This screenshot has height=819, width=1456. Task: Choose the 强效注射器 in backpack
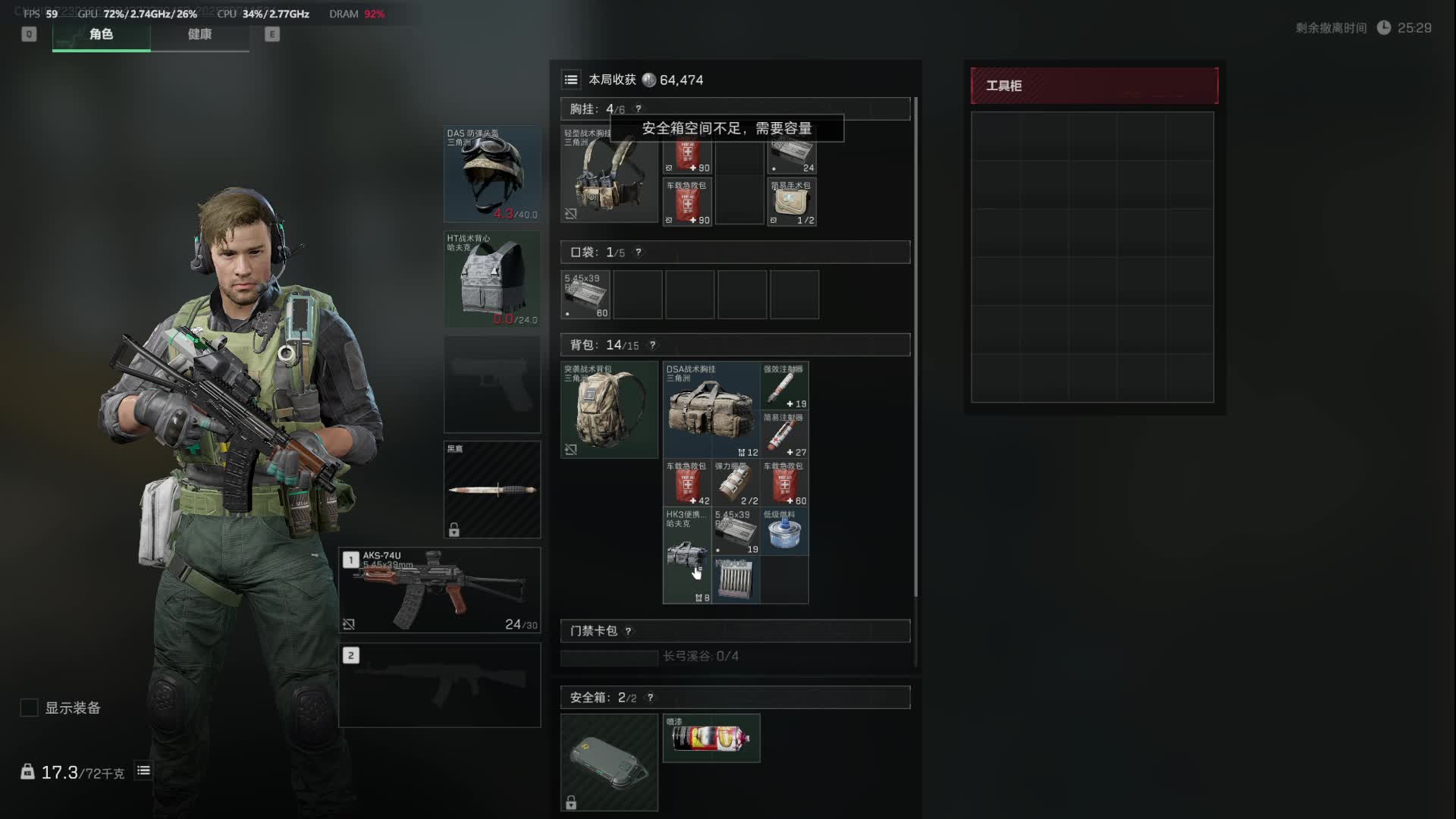click(784, 386)
